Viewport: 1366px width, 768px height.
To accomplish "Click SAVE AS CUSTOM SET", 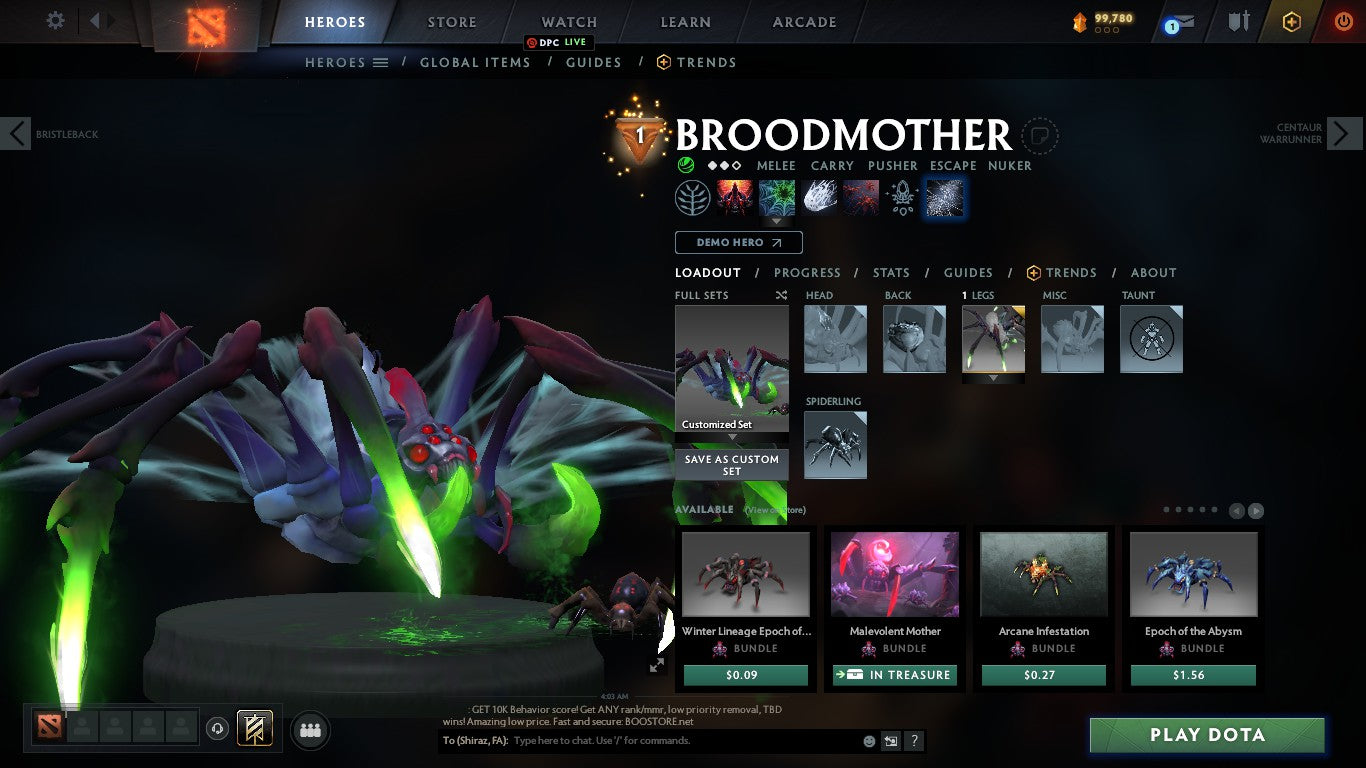I will [731, 465].
